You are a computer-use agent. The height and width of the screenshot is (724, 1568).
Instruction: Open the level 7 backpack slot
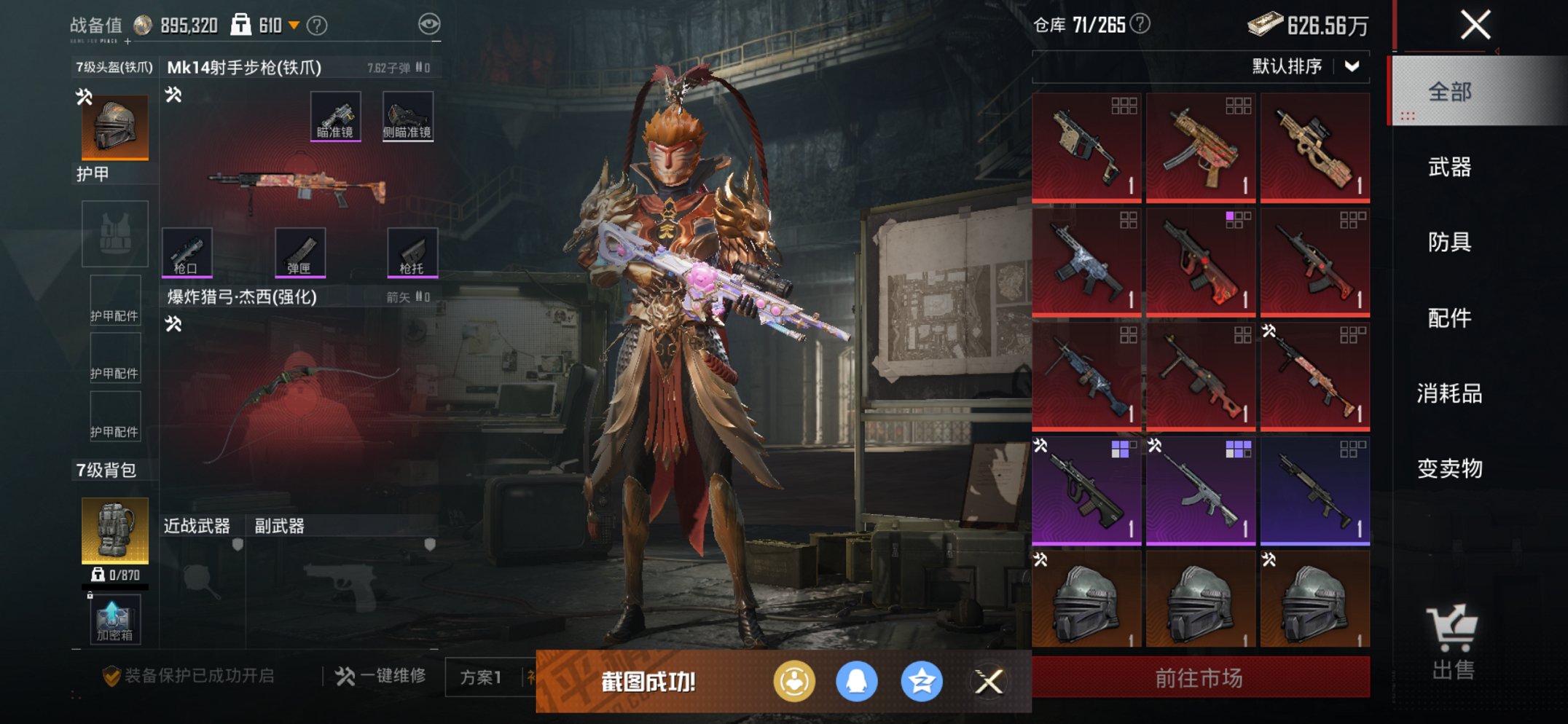pos(115,530)
